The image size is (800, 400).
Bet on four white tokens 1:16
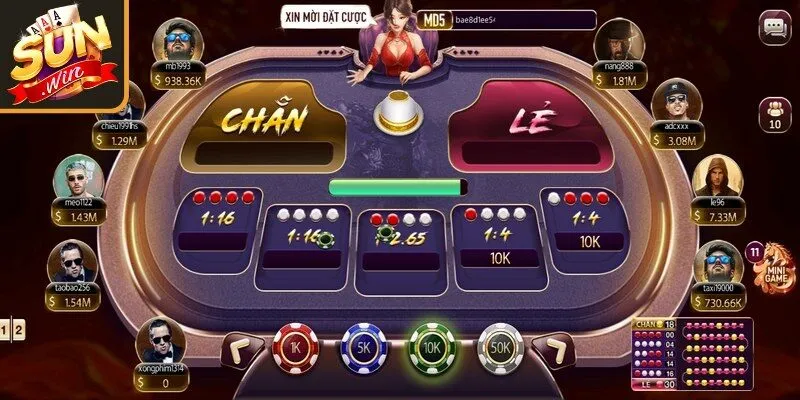tap(305, 238)
